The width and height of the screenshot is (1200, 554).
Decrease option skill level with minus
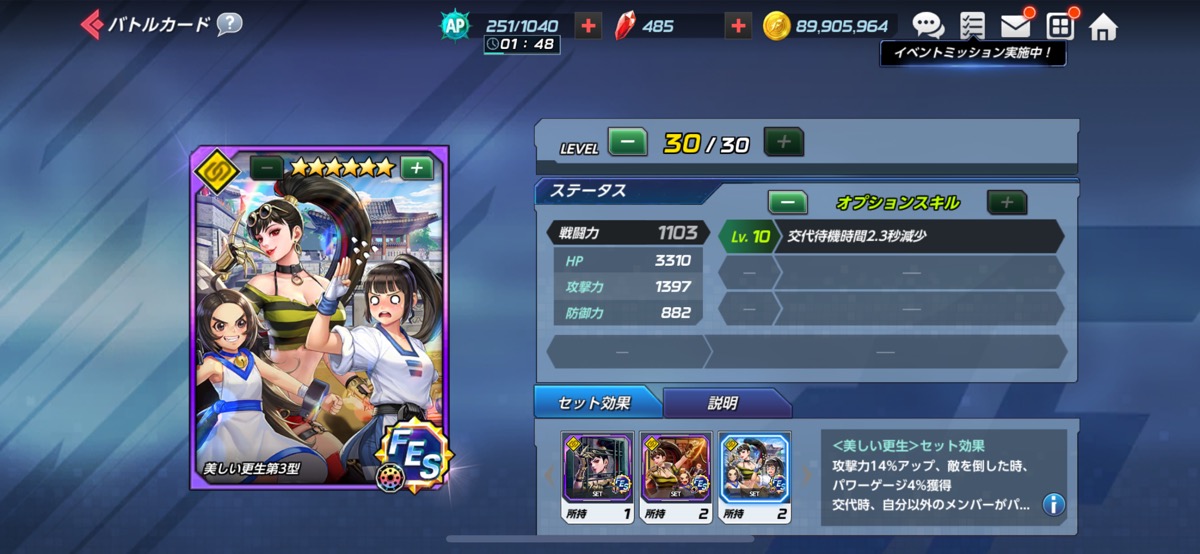(787, 202)
